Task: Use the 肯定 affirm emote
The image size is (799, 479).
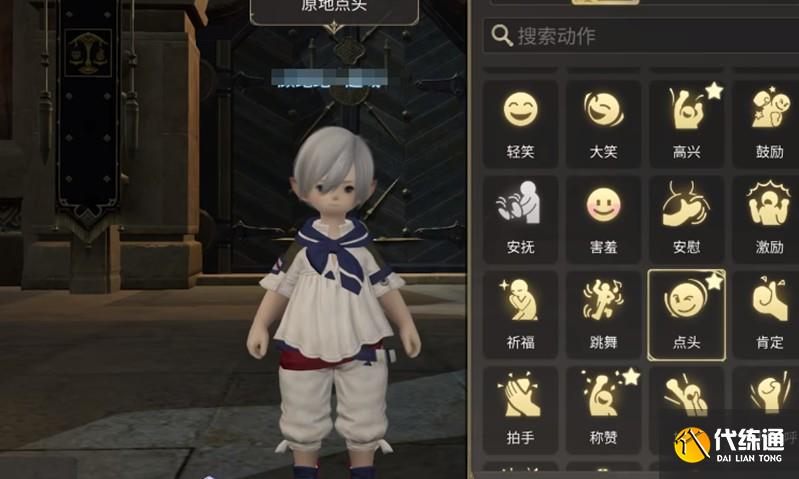Action: [769, 312]
